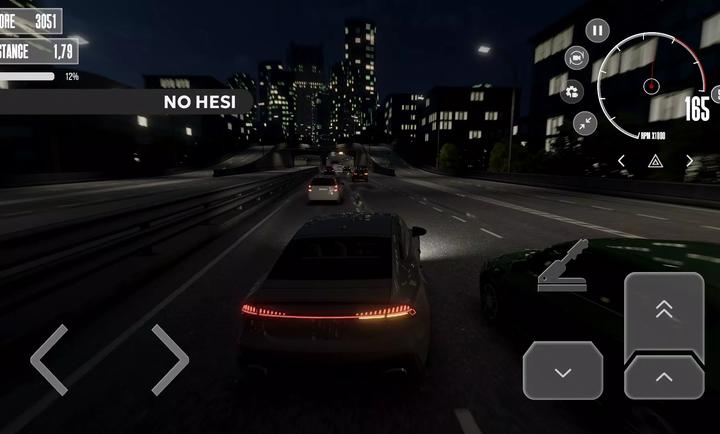720x434 pixels.
Task: Steer right with the right arrow
Action: pos(169,359)
